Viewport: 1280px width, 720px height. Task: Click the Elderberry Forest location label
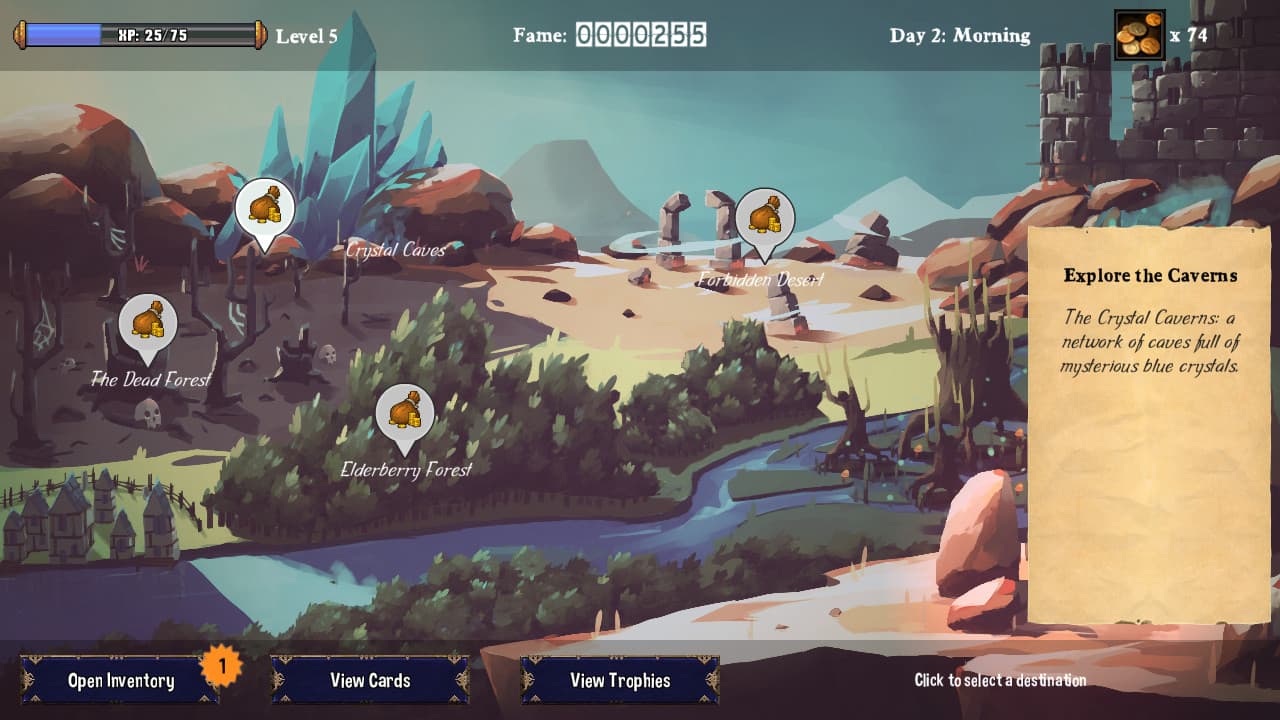click(x=406, y=467)
